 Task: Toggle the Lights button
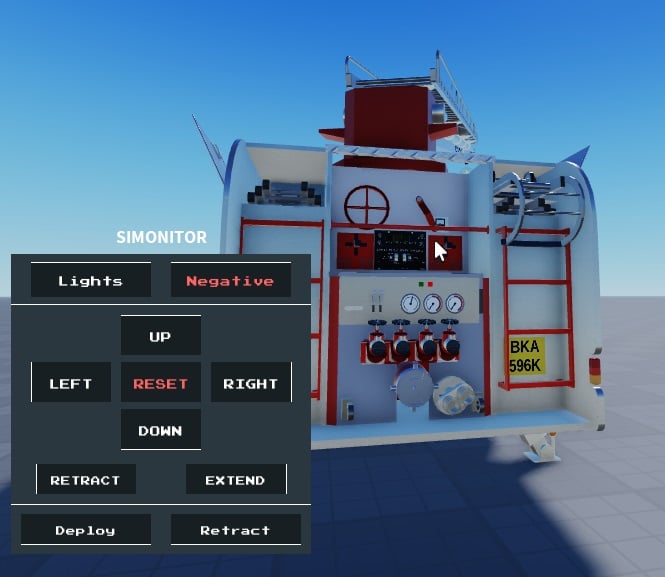point(90,281)
